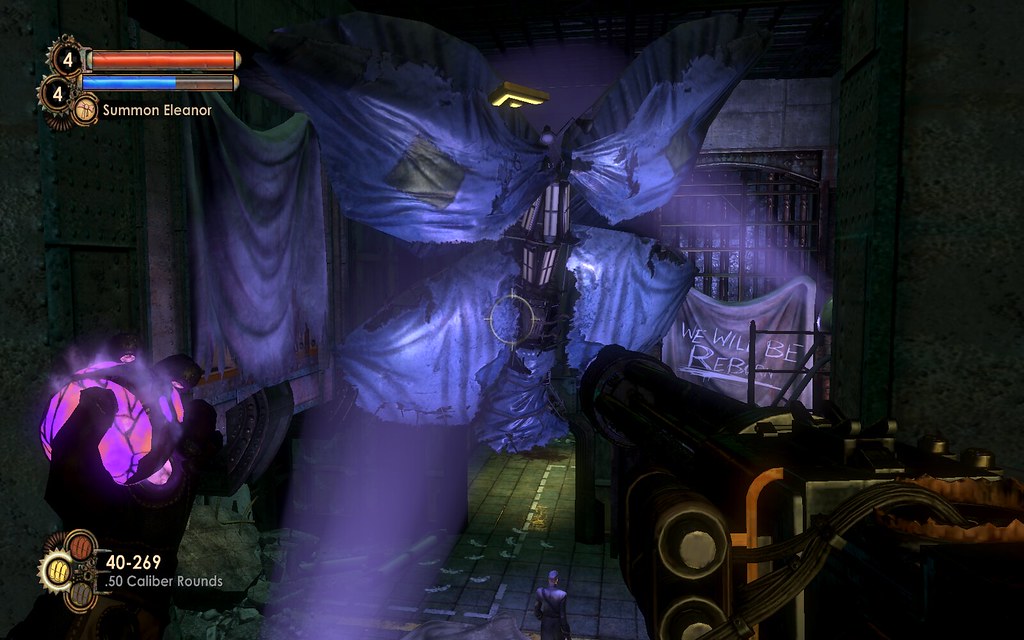Choose the red ammo type icon
The height and width of the screenshot is (640, 1024).
[79, 545]
